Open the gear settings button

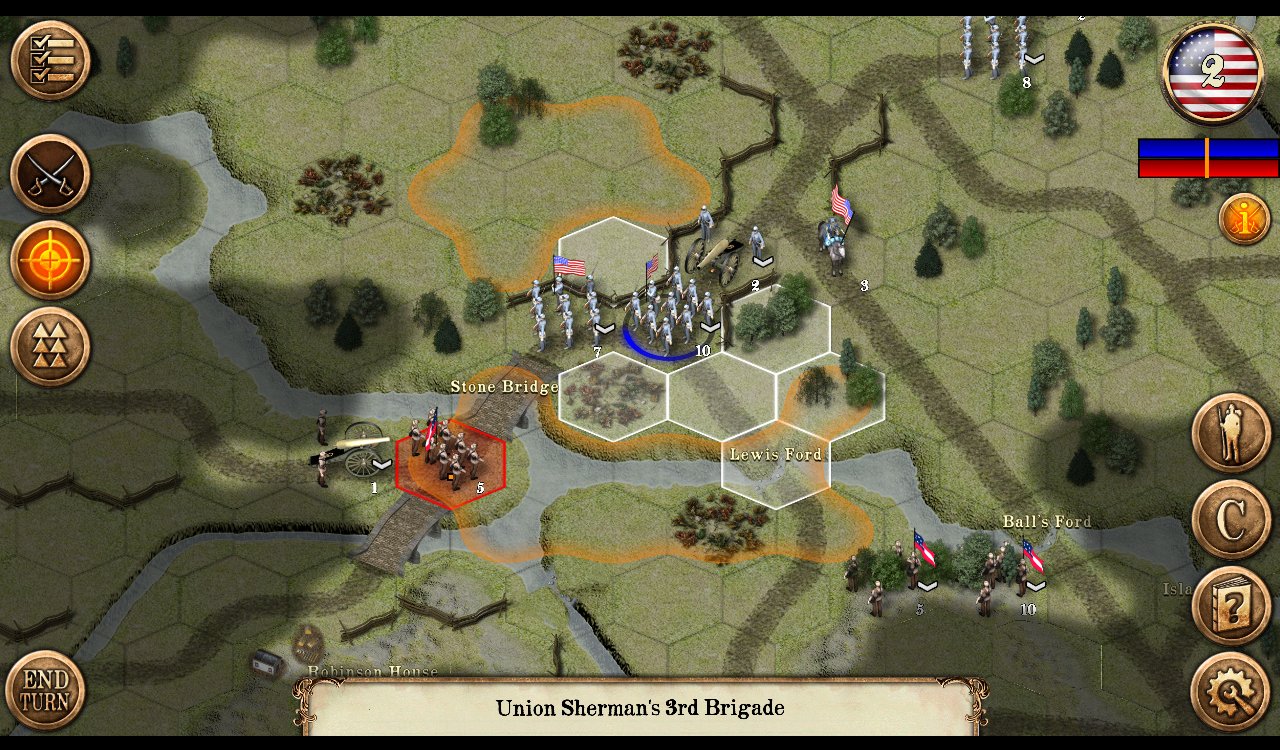pyautogui.click(x=1231, y=691)
